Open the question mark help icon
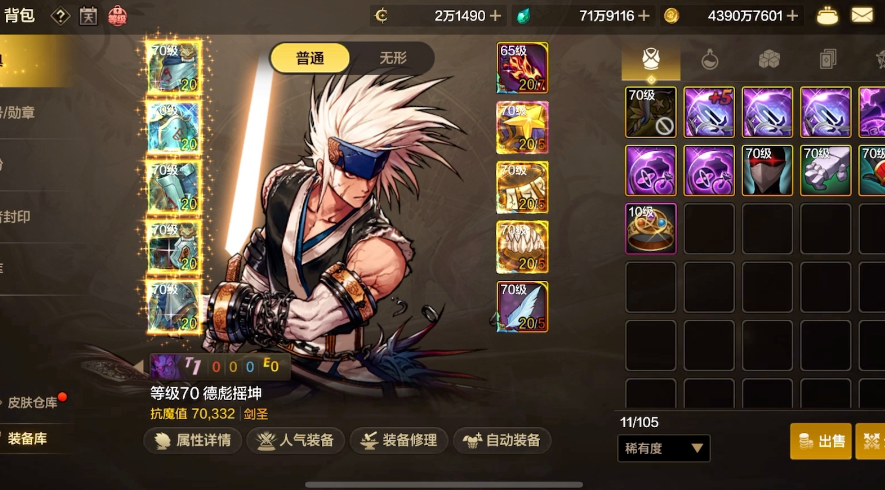 tap(60, 16)
